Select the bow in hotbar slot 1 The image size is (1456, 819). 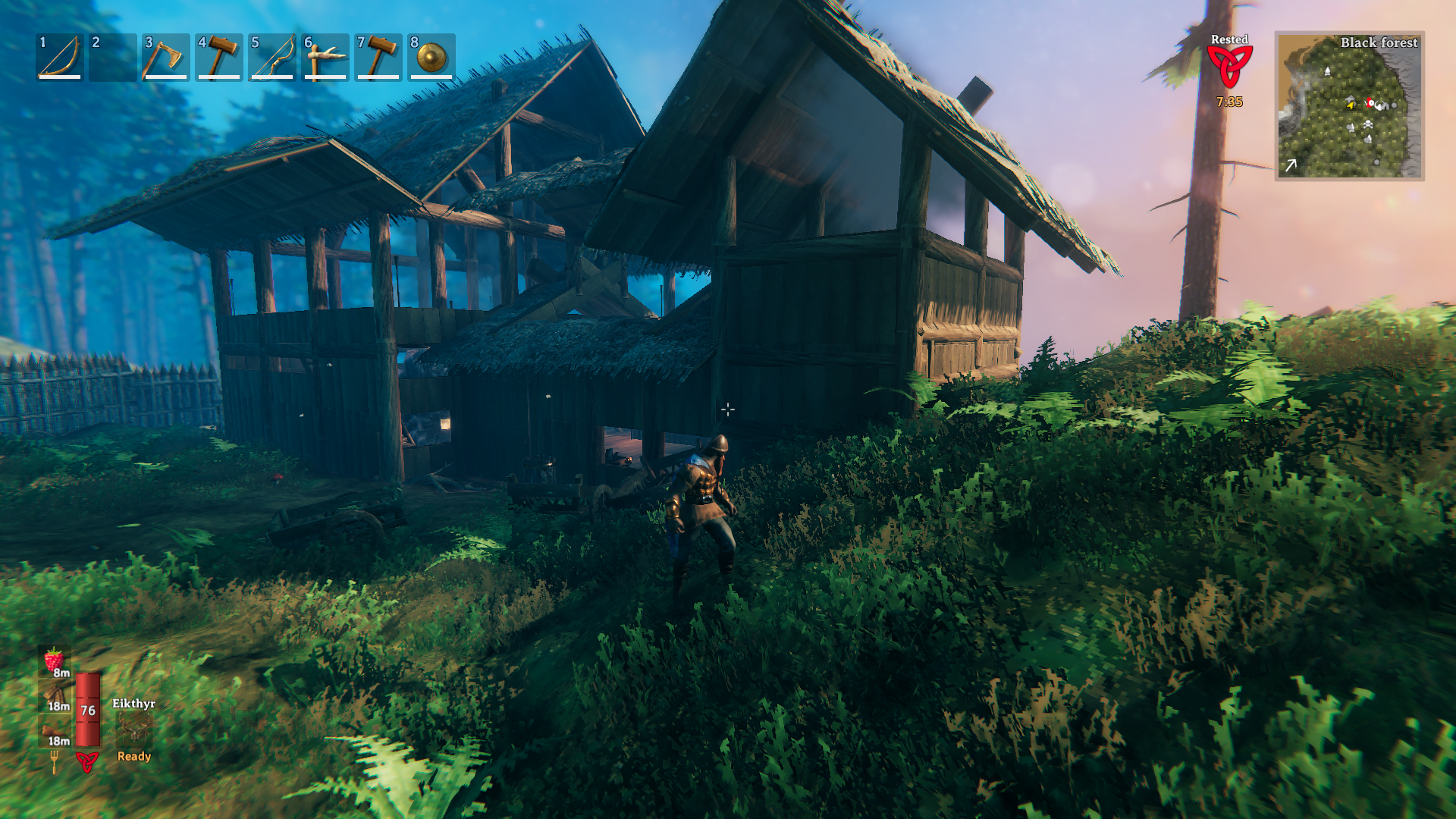point(61,60)
